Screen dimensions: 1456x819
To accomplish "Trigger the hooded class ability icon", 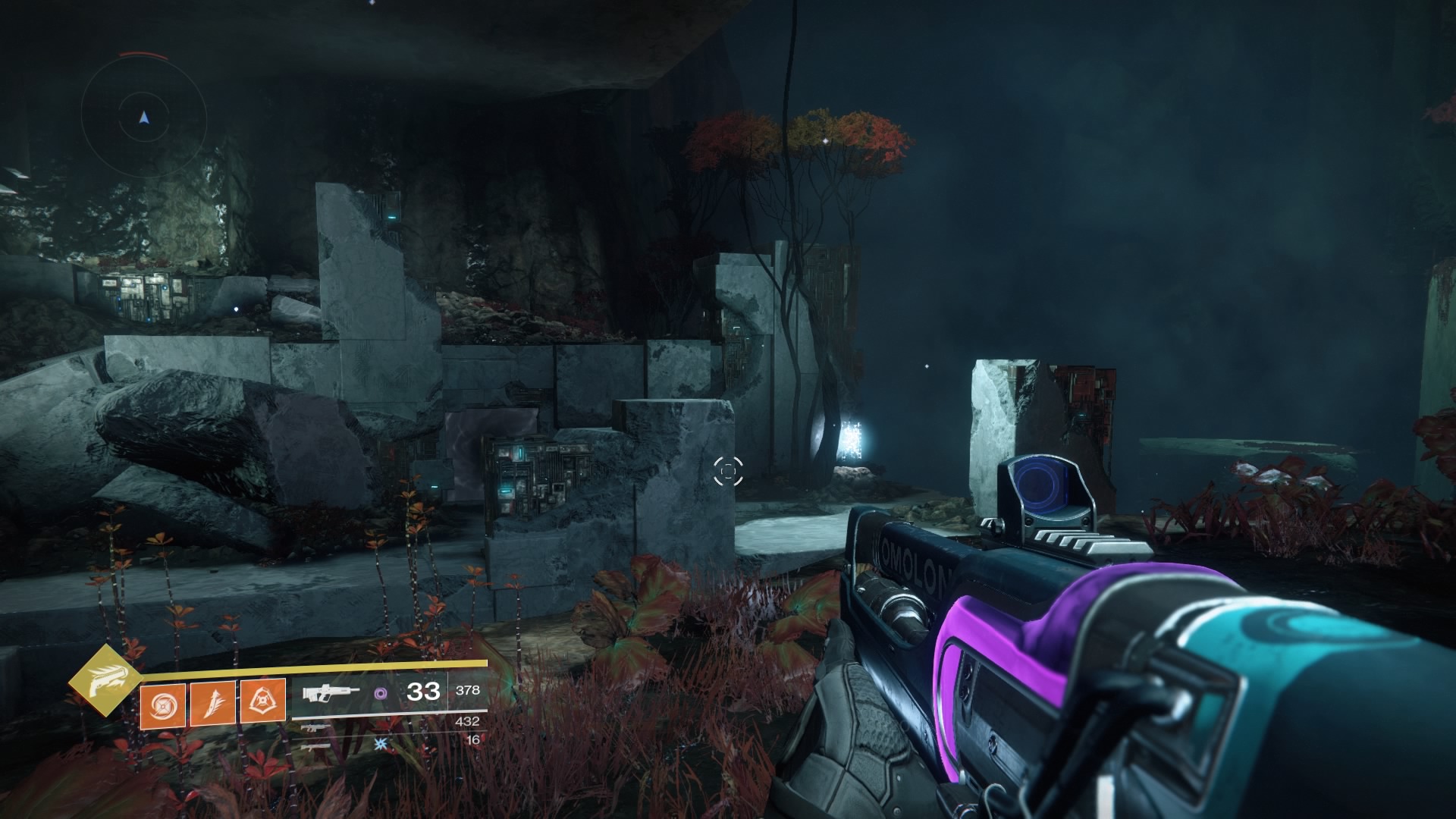I will point(262,701).
